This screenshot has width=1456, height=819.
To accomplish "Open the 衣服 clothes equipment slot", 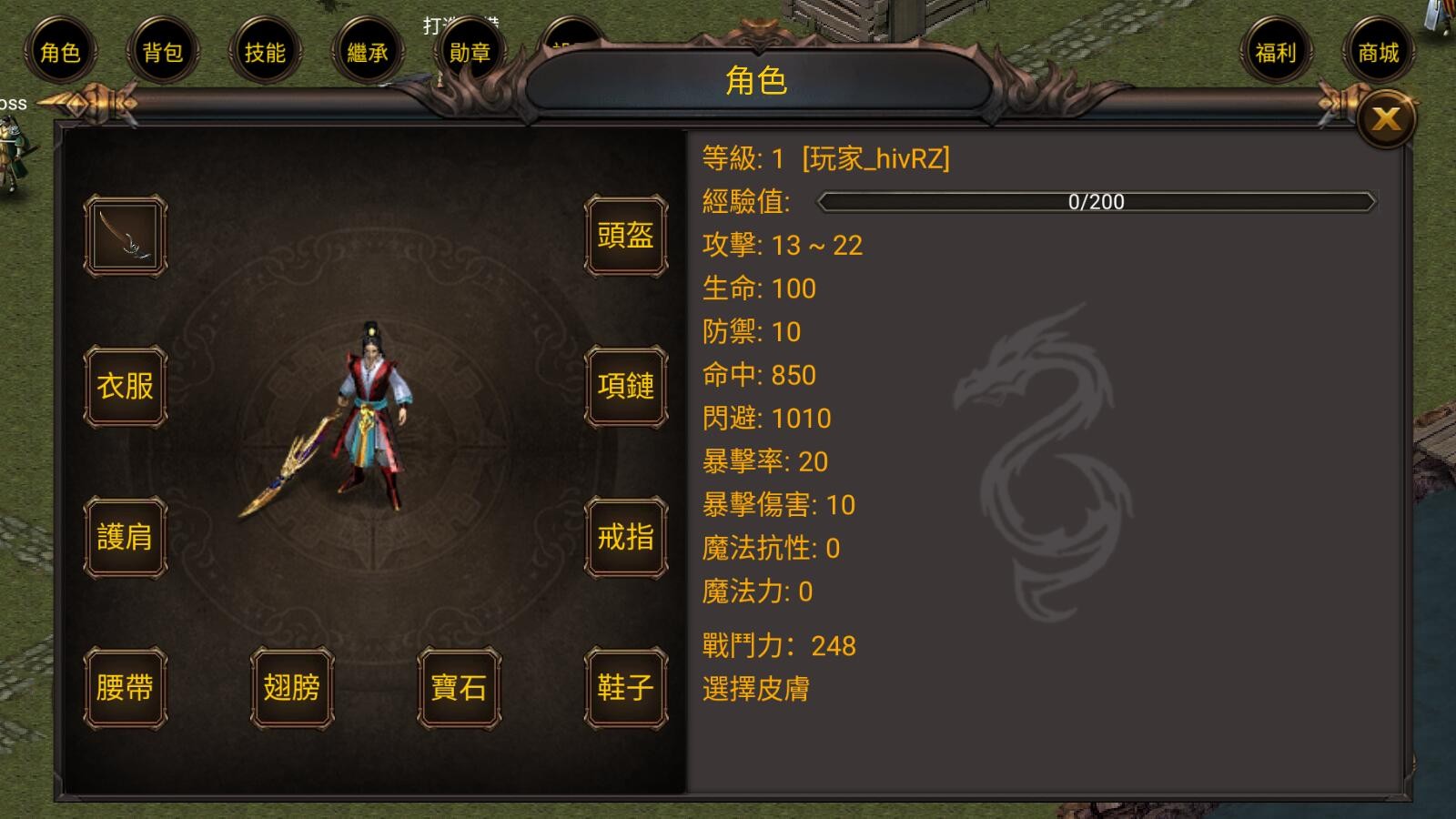I will 125,387.
